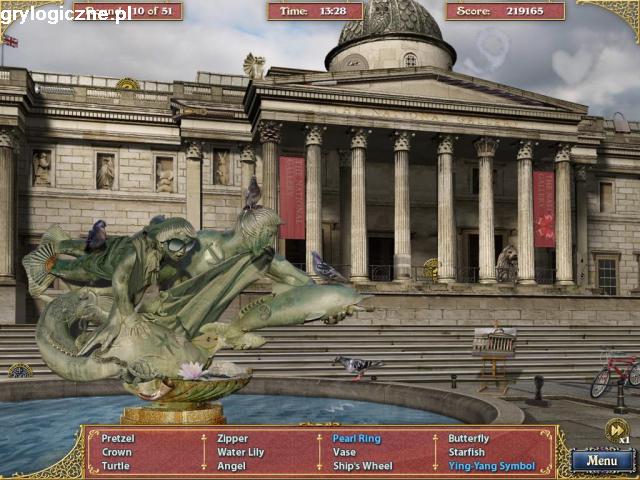Viewport: 640px width, 480px height.
Task: Open the Menu button
Action: [x=602, y=461]
